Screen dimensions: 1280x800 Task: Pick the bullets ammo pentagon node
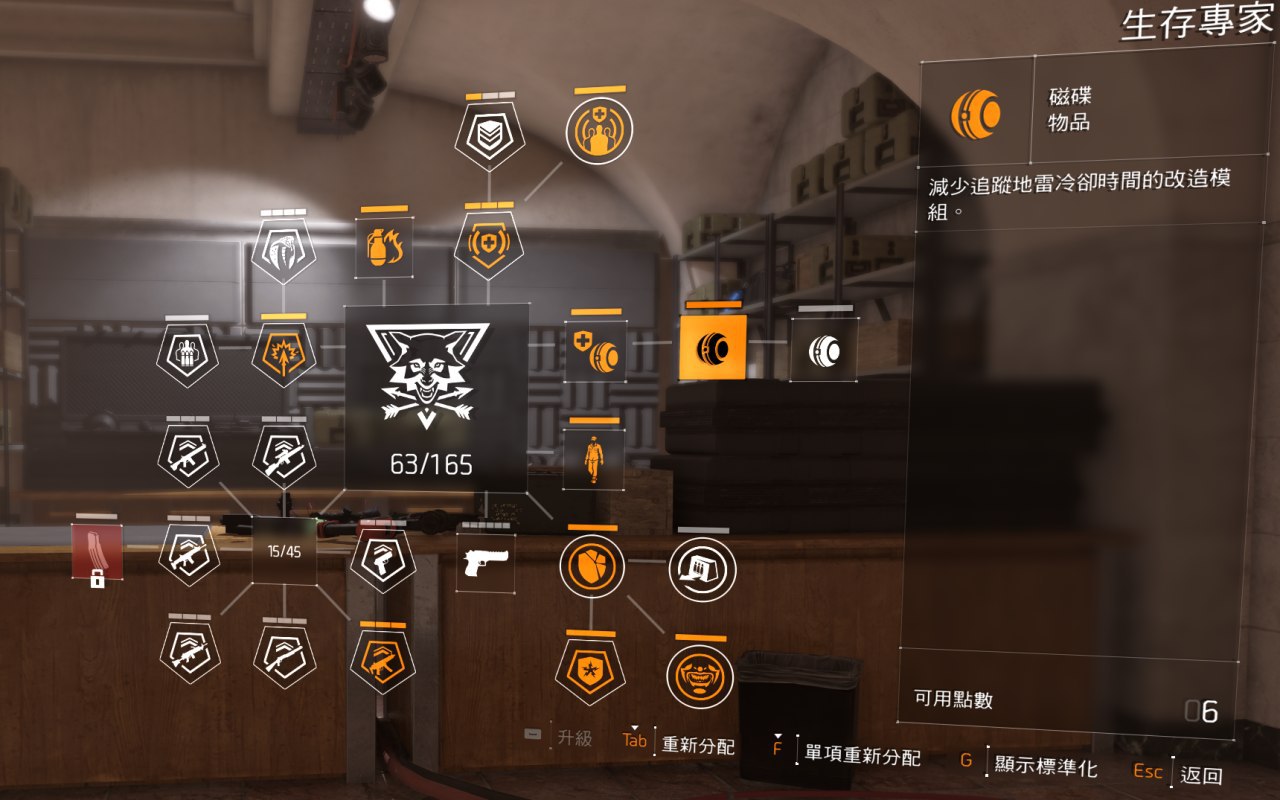[188, 354]
